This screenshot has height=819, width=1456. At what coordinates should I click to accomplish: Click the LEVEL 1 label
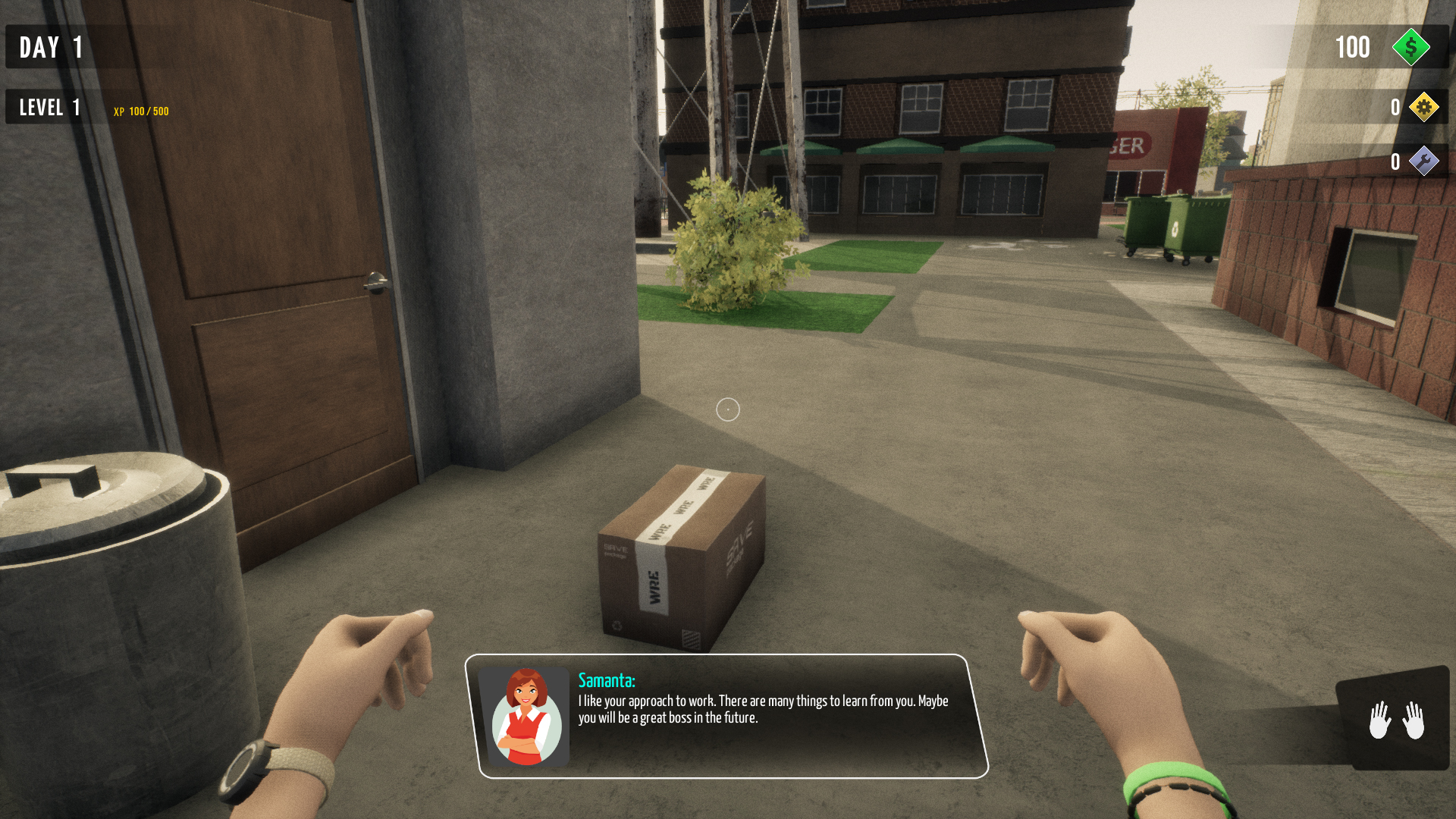(49, 107)
